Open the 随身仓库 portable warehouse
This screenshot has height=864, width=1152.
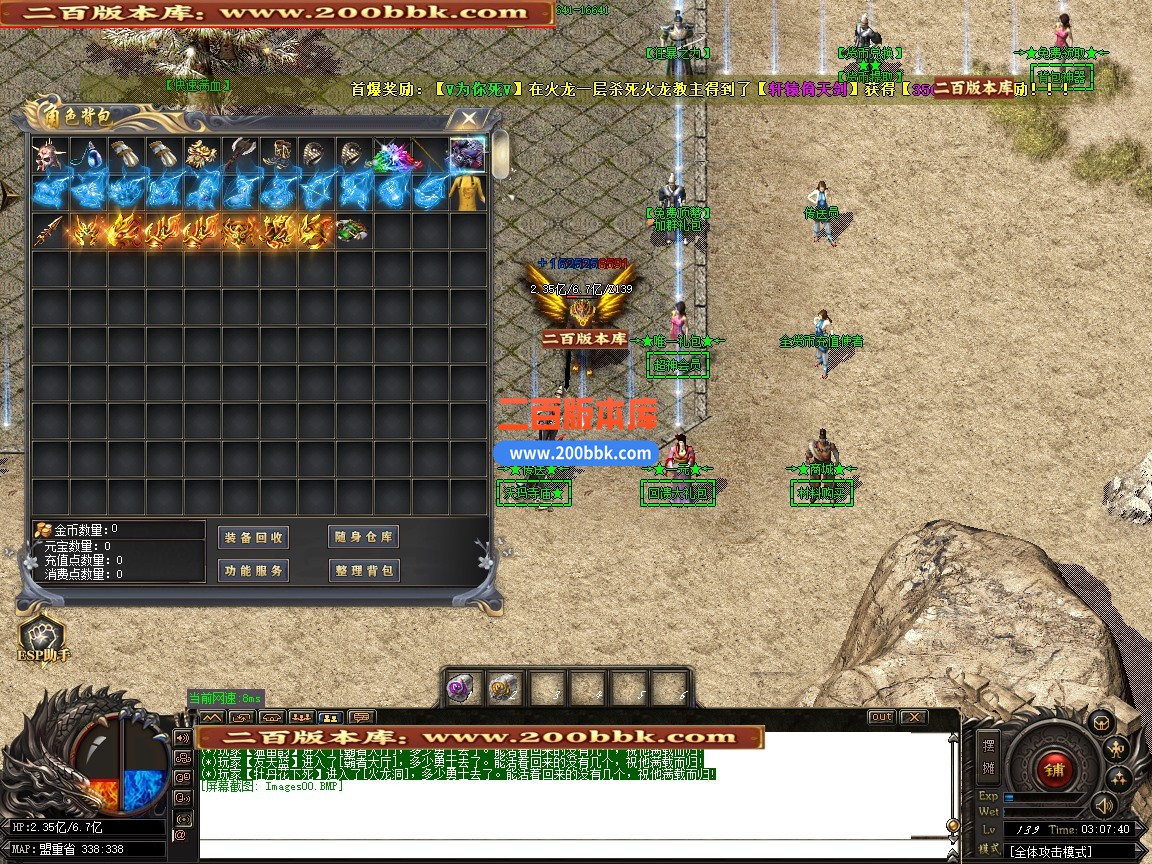pyautogui.click(x=363, y=537)
